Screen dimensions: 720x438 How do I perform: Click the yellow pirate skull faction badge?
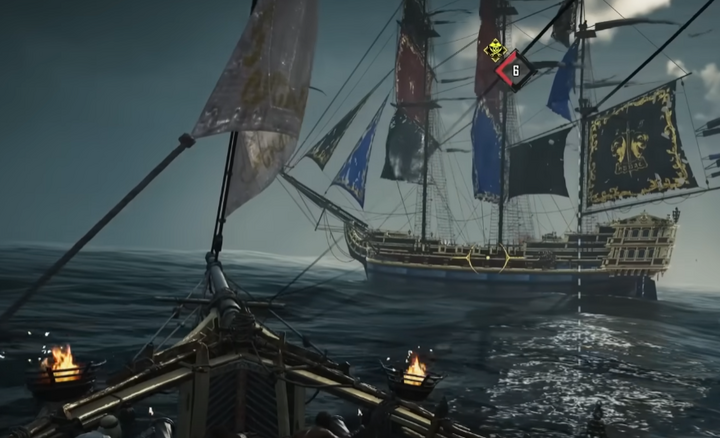point(494,48)
